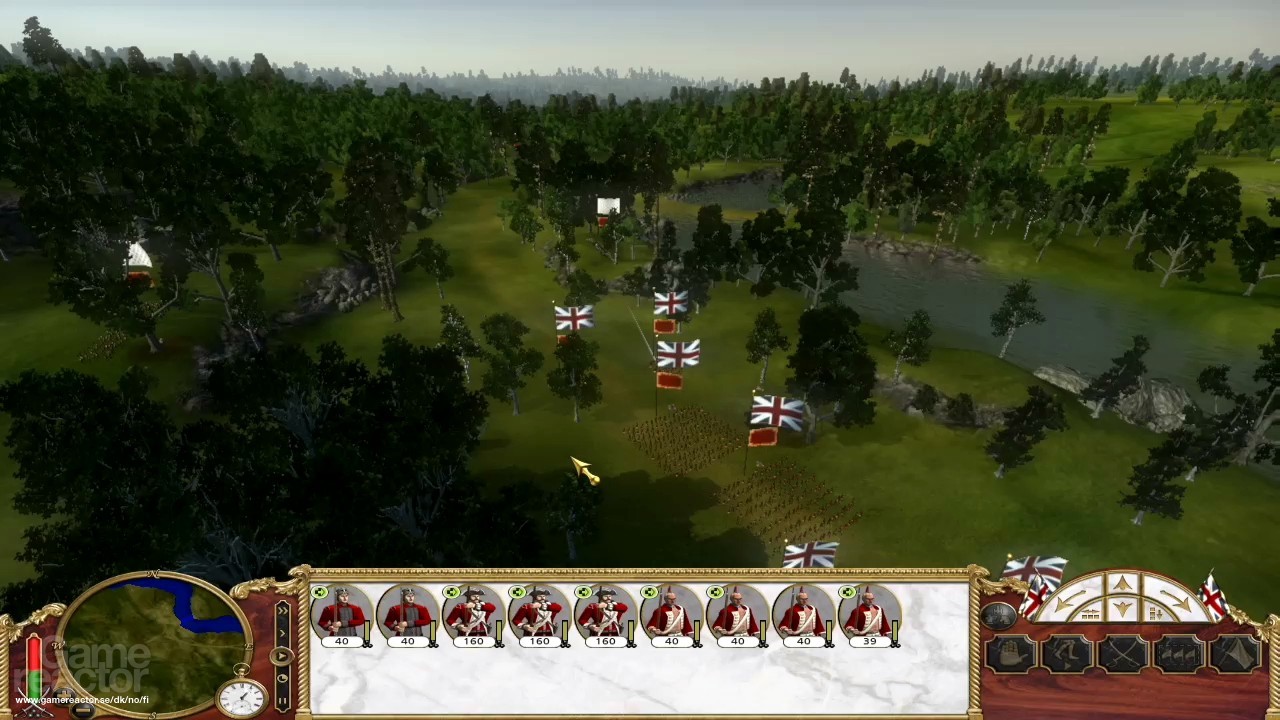Activate the crossed swords melee button

(1123, 655)
